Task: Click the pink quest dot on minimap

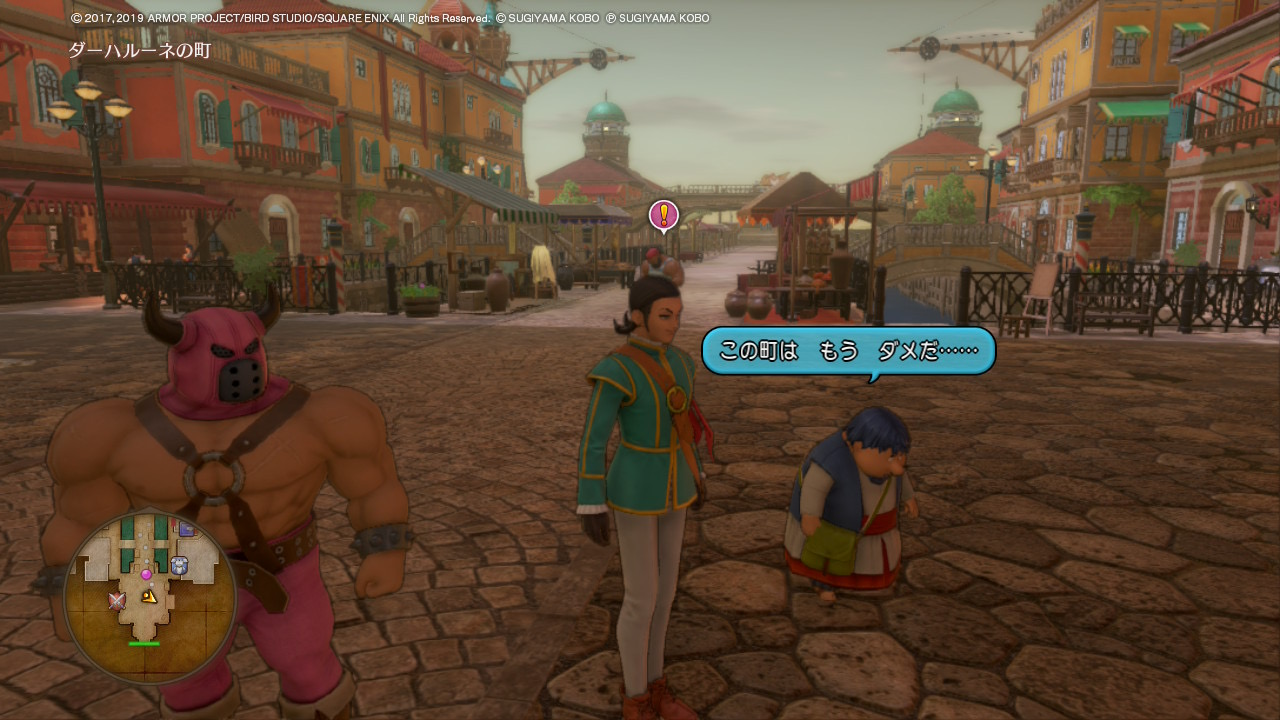Action: 146,574
